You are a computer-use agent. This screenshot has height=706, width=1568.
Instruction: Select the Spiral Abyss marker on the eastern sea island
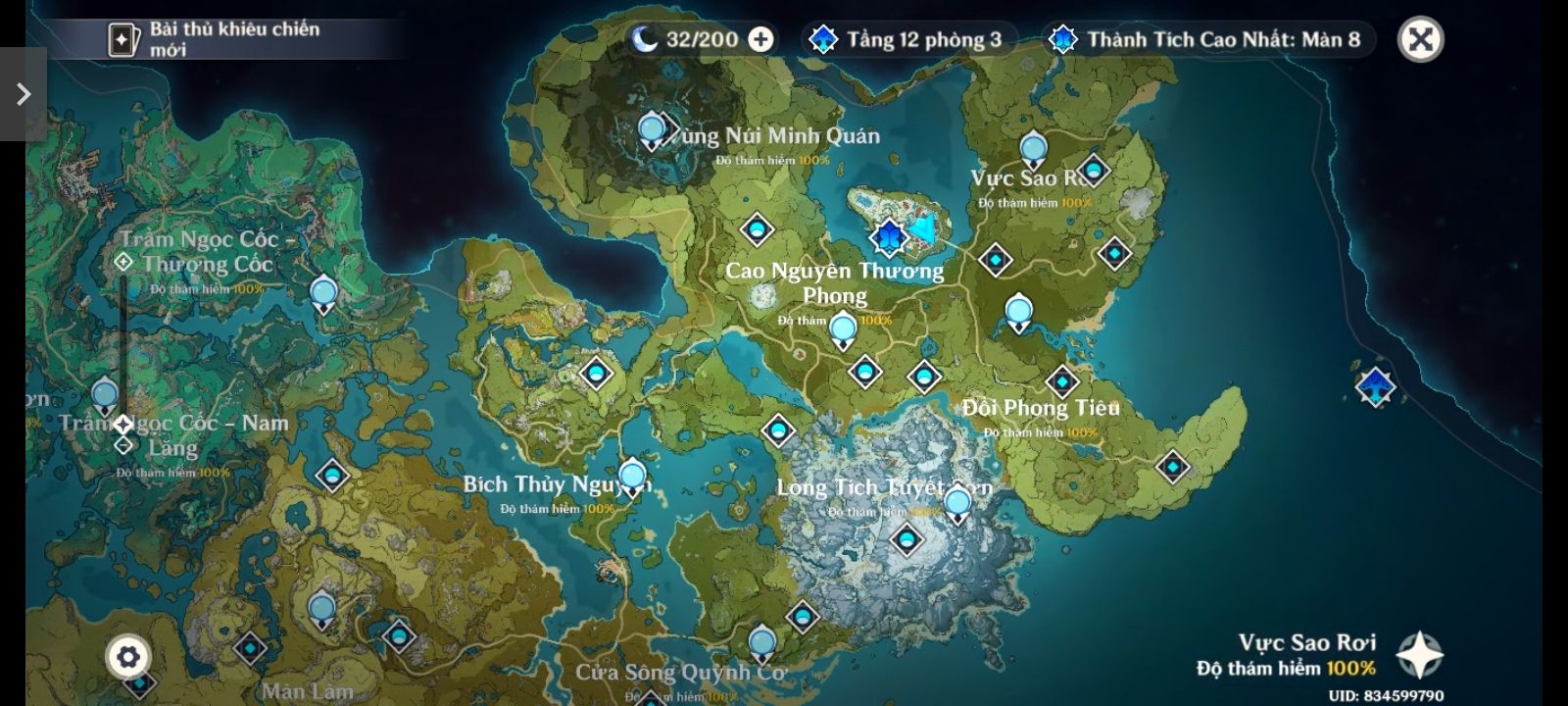[x=1375, y=385]
